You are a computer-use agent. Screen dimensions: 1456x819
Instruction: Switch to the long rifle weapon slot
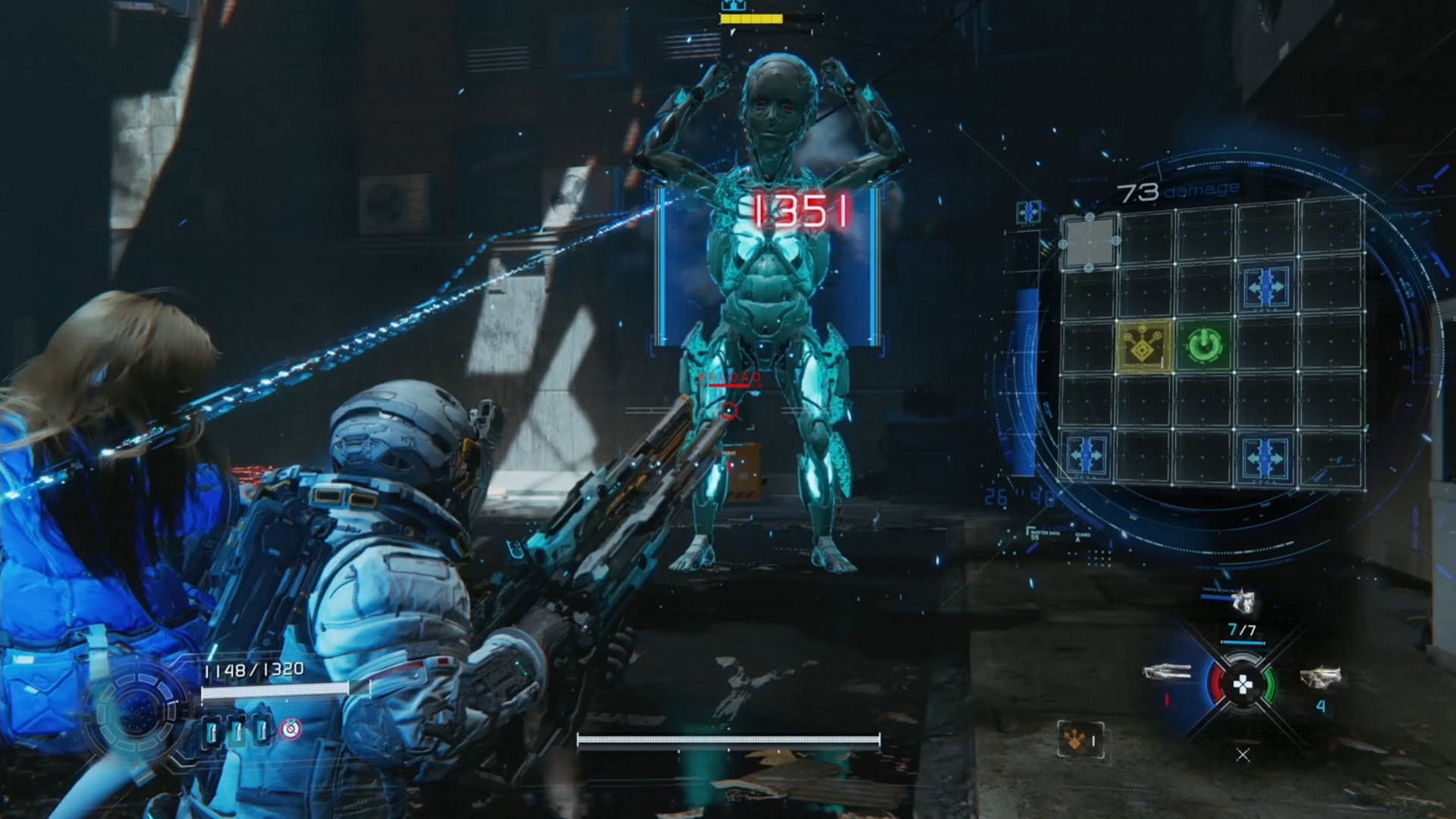click(x=1167, y=672)
